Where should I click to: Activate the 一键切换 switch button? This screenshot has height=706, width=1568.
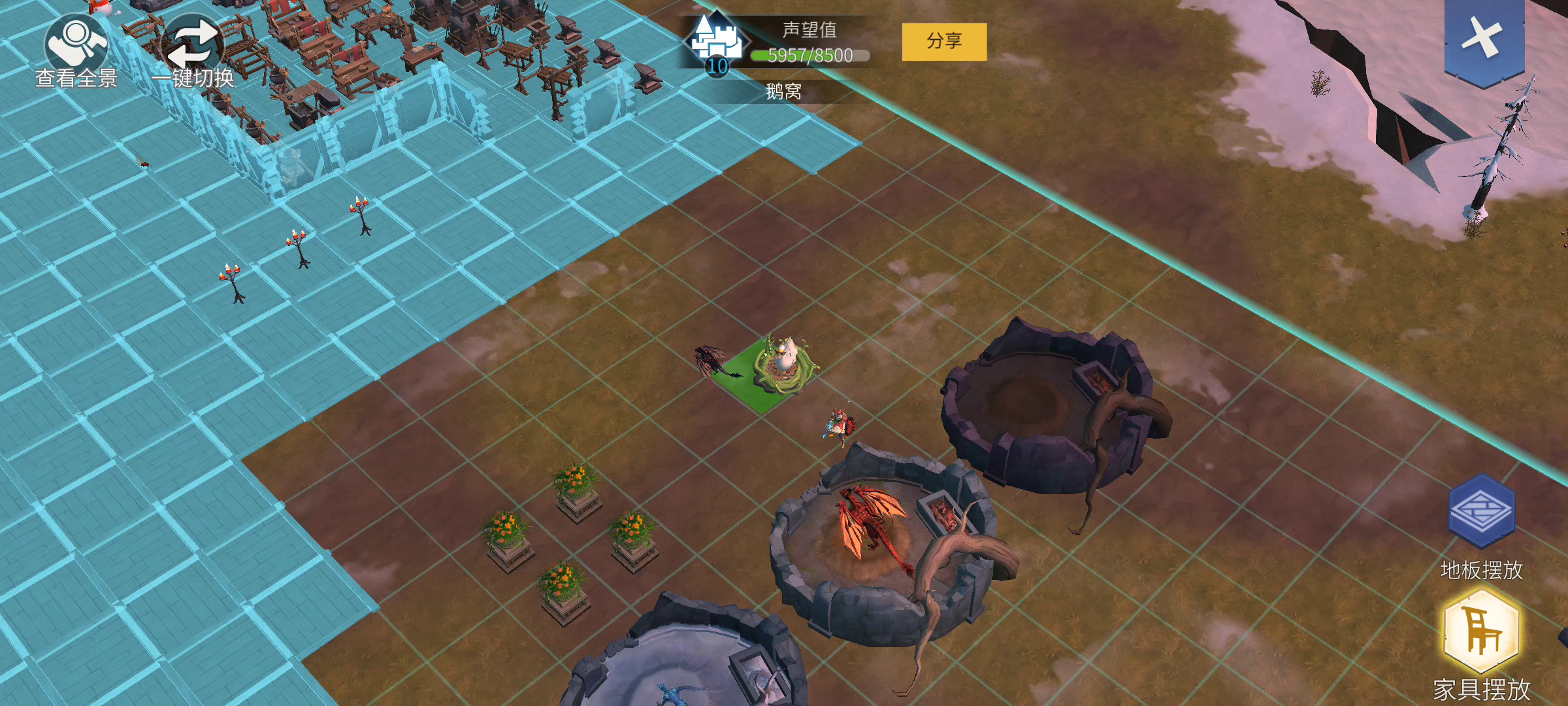(x=193, y=47)
